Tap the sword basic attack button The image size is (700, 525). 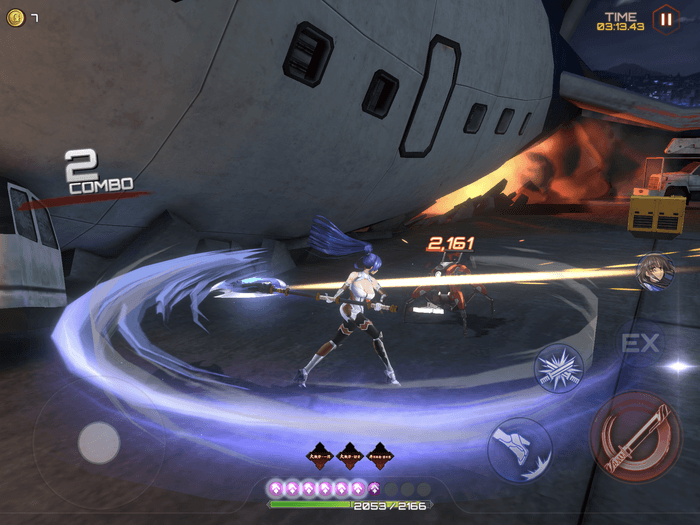tap(636, 436)
